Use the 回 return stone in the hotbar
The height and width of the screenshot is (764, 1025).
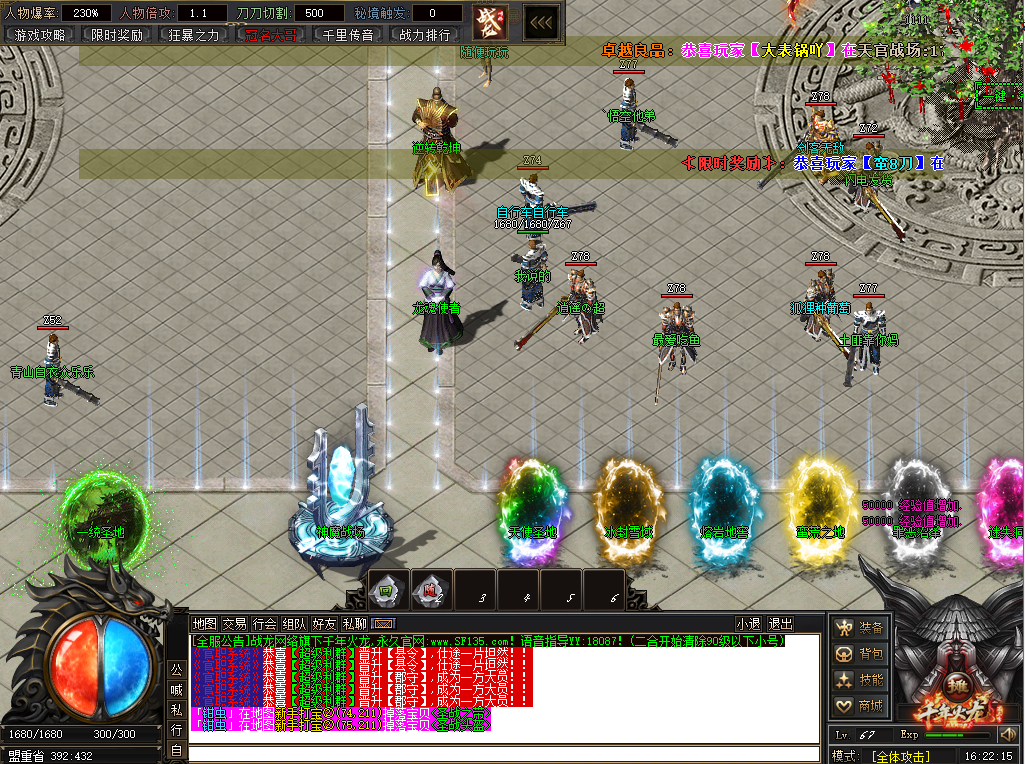point(388,590)
